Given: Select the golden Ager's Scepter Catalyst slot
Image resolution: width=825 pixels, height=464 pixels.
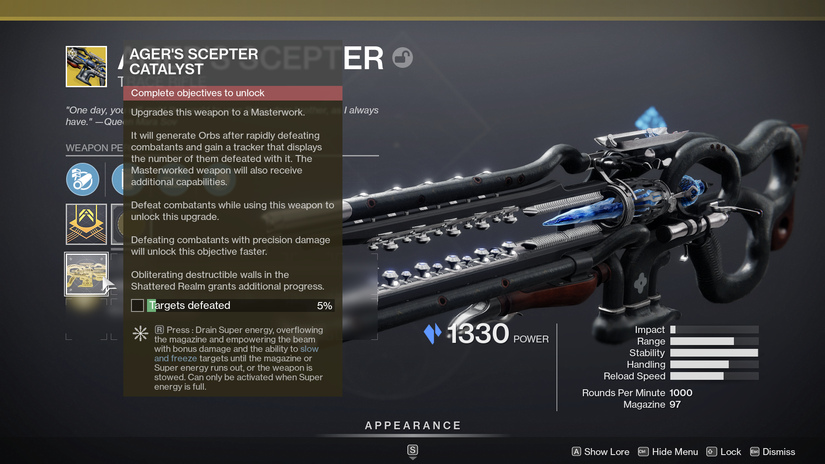Looking at the screenshot, I should 86,274.
